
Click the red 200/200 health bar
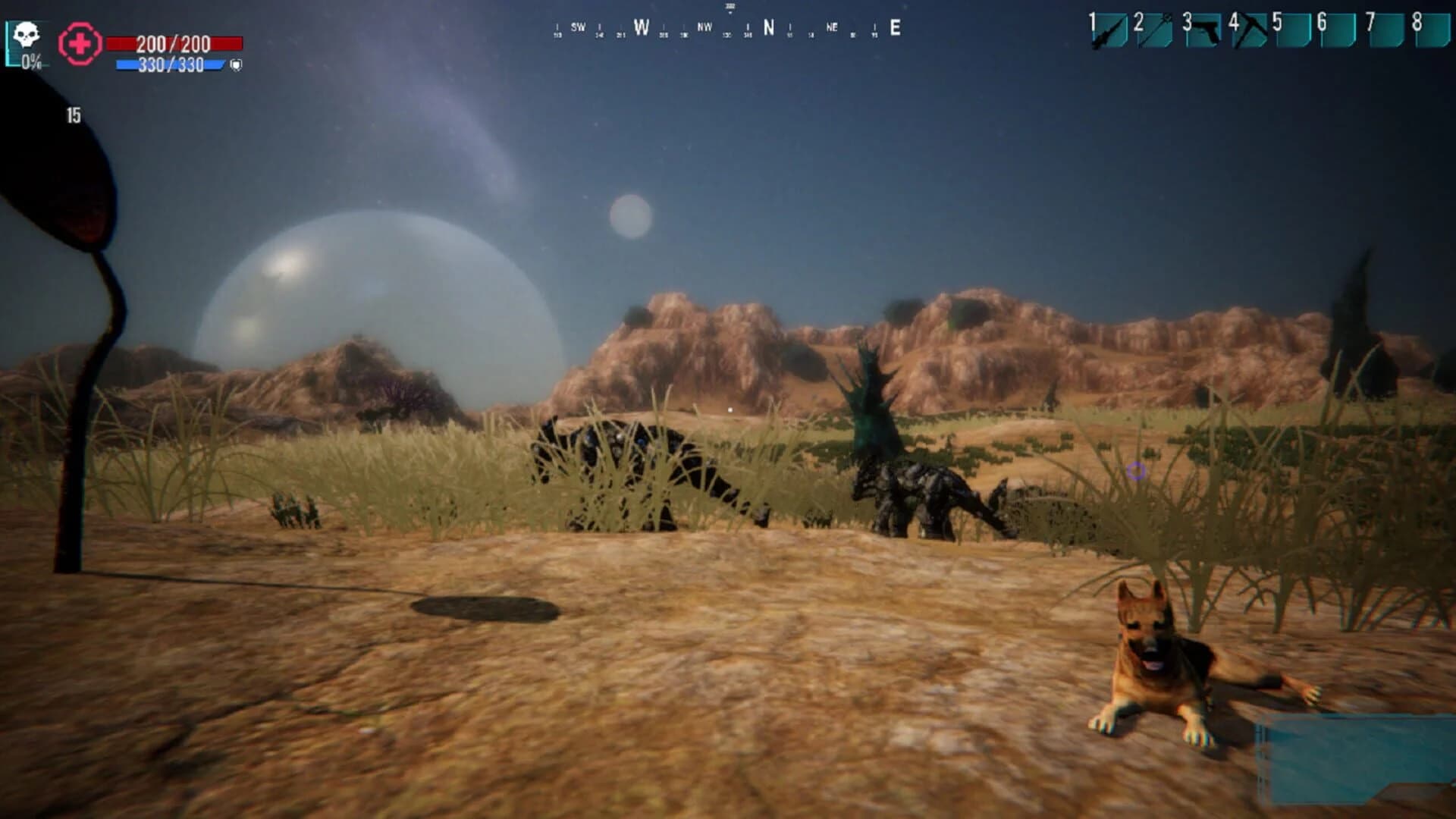tap(174, 43)
